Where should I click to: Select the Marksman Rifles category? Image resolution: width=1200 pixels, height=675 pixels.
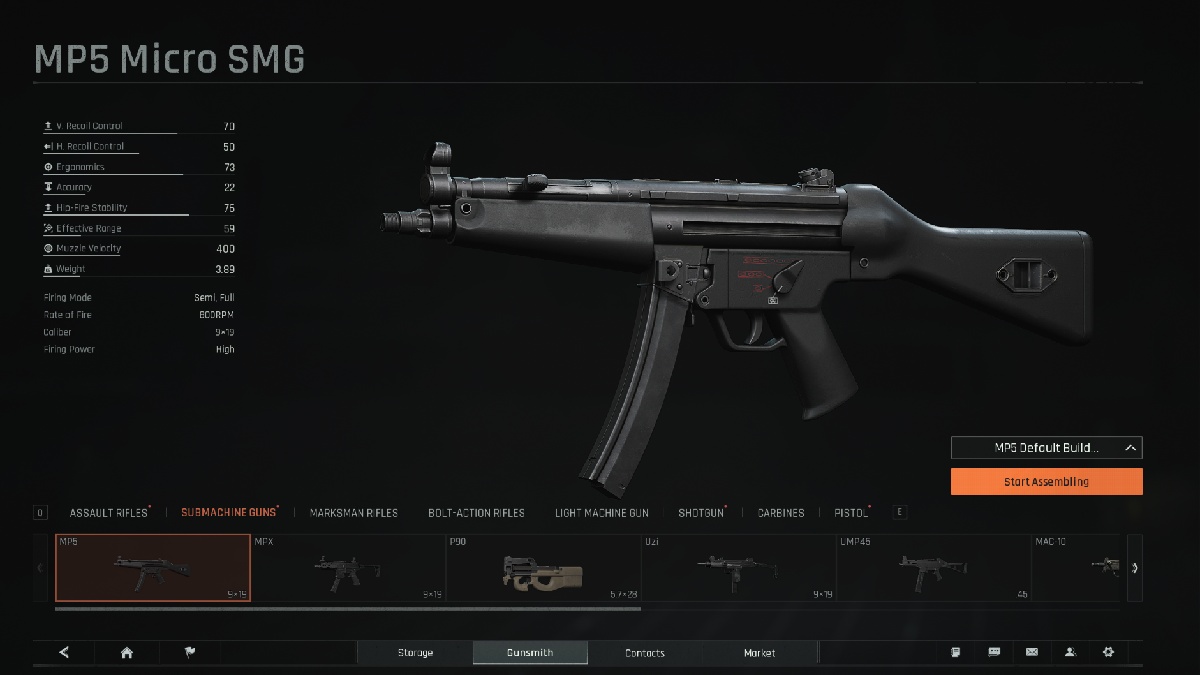(x=353, y=513)
